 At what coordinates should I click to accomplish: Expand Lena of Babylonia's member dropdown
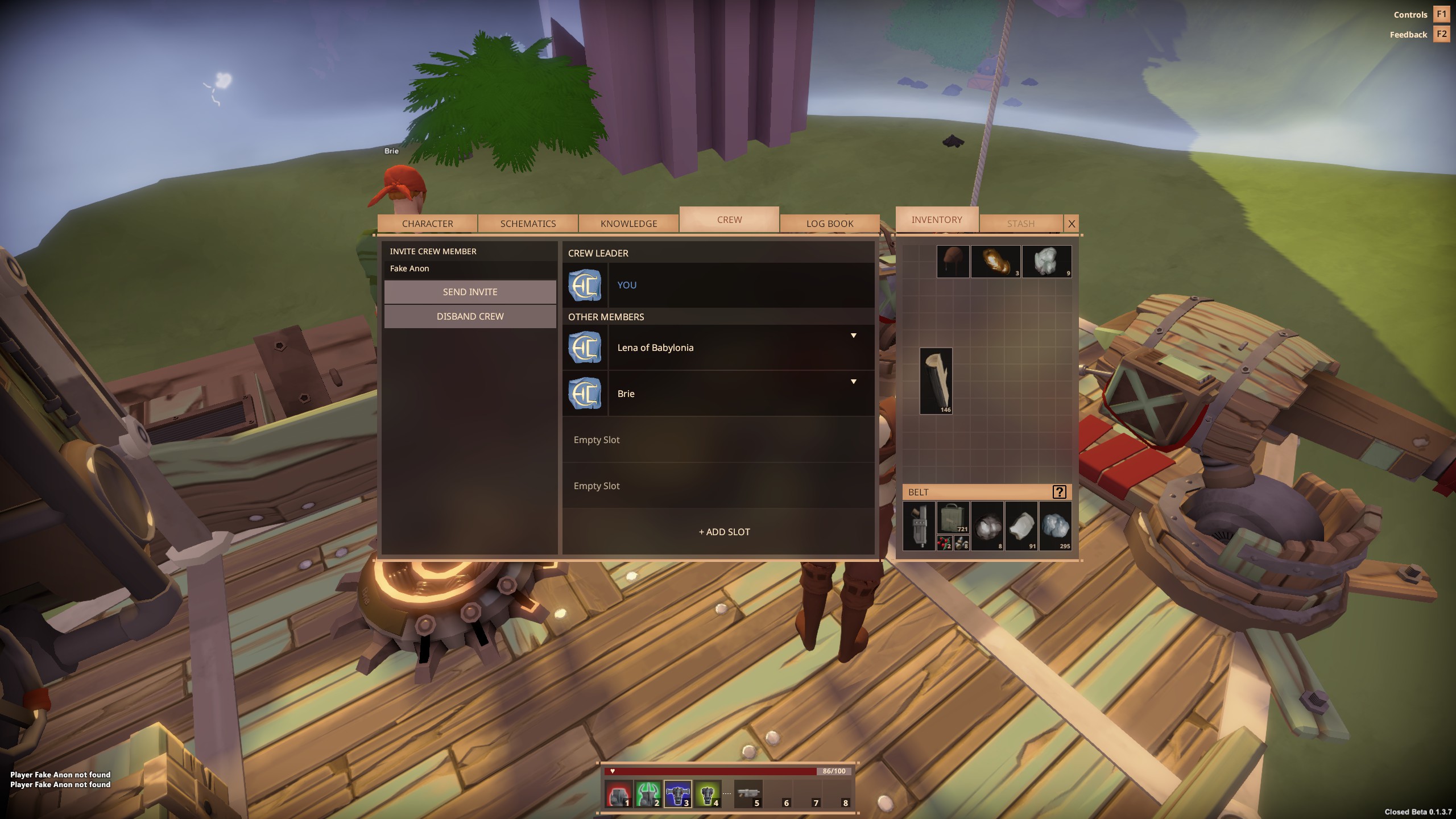tap(853, 336)
